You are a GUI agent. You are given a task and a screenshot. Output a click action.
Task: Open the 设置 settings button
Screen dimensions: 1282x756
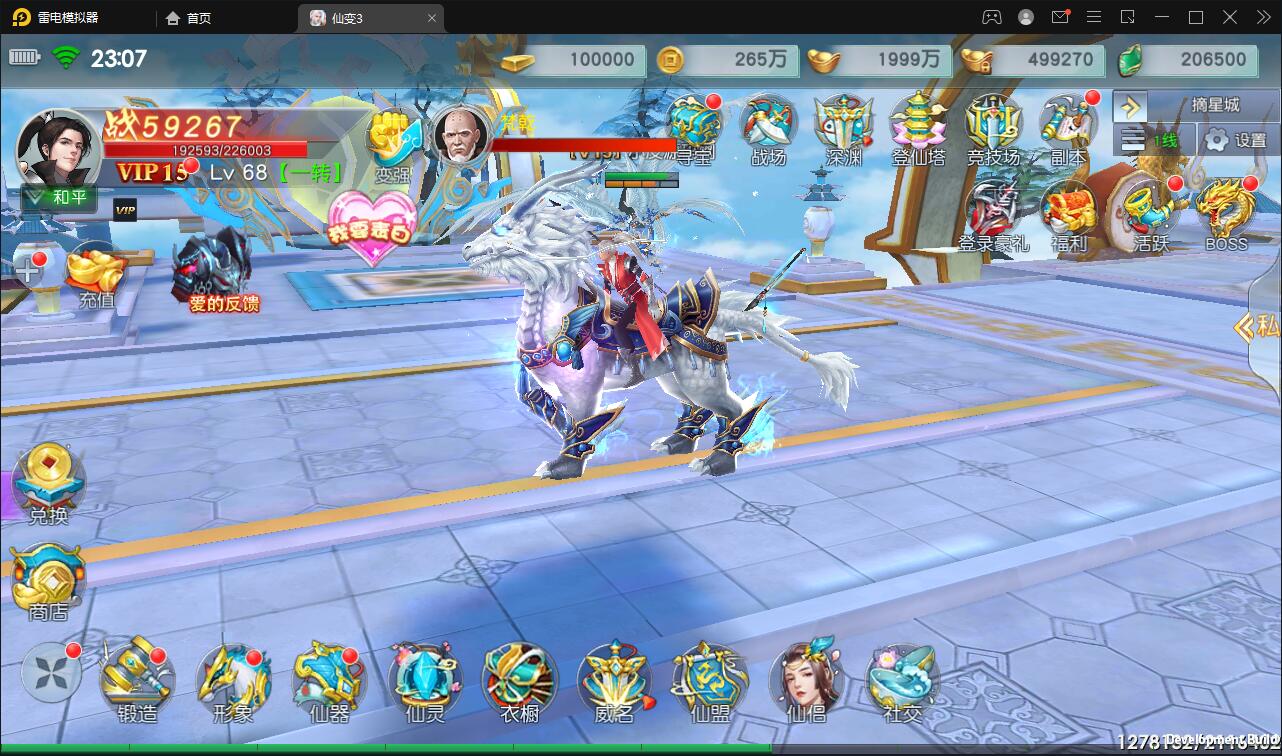tap(1236, 140)
